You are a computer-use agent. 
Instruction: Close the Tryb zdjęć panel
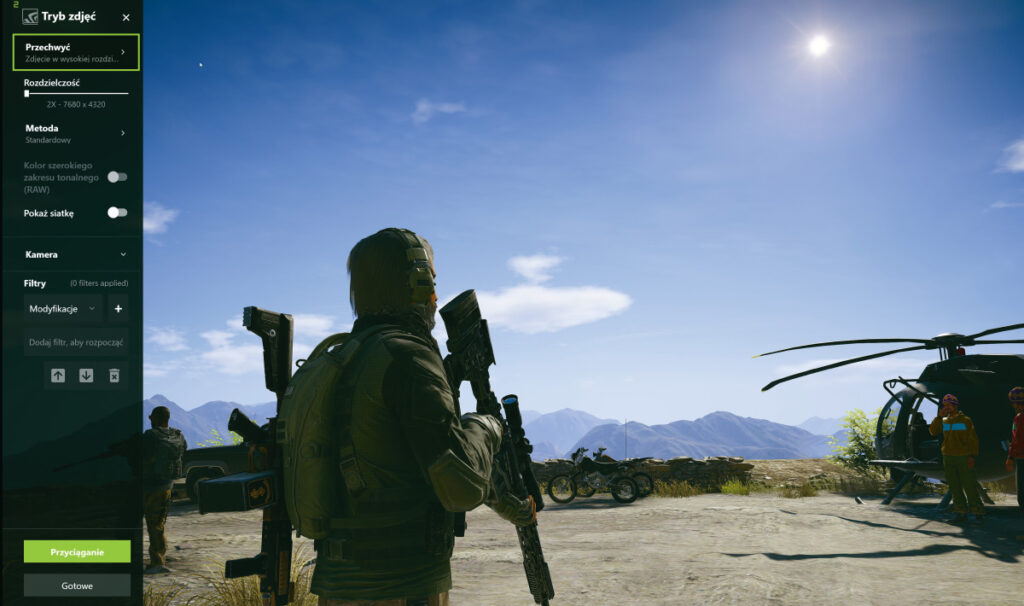pos(126,17)
